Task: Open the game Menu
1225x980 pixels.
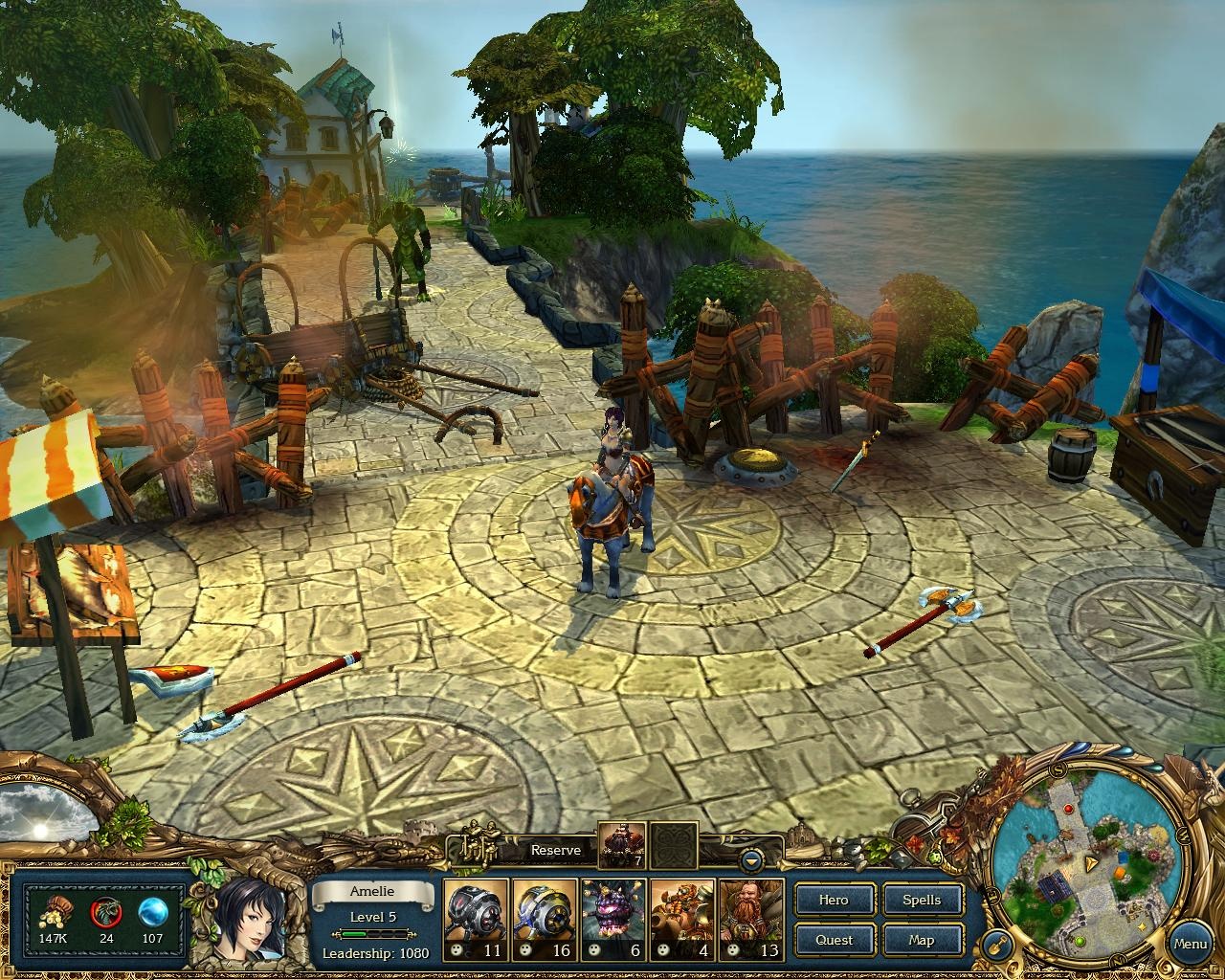Action: [x=1190, y=944]
